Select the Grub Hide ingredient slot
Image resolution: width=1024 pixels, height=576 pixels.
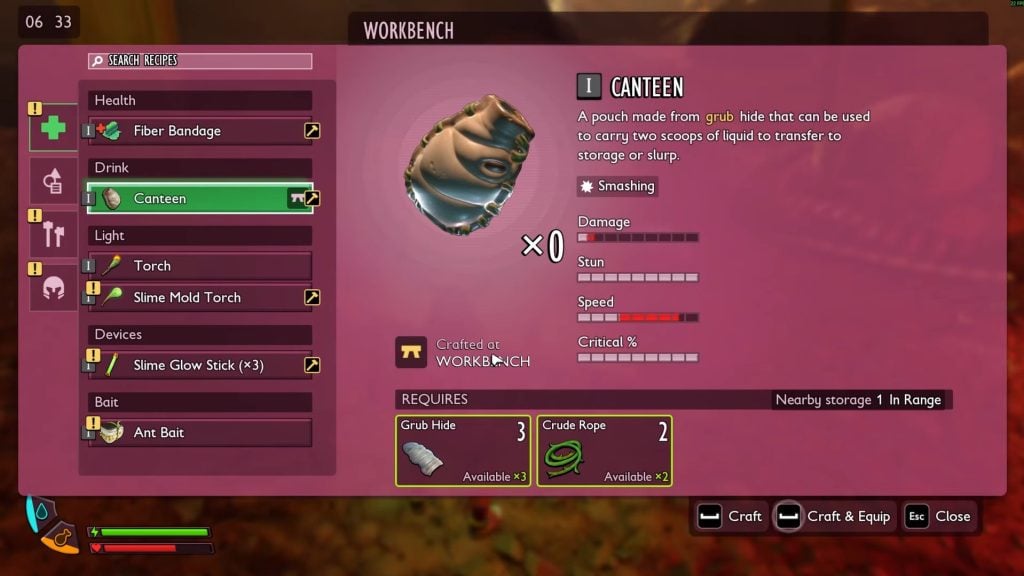[x=463, y=451]
